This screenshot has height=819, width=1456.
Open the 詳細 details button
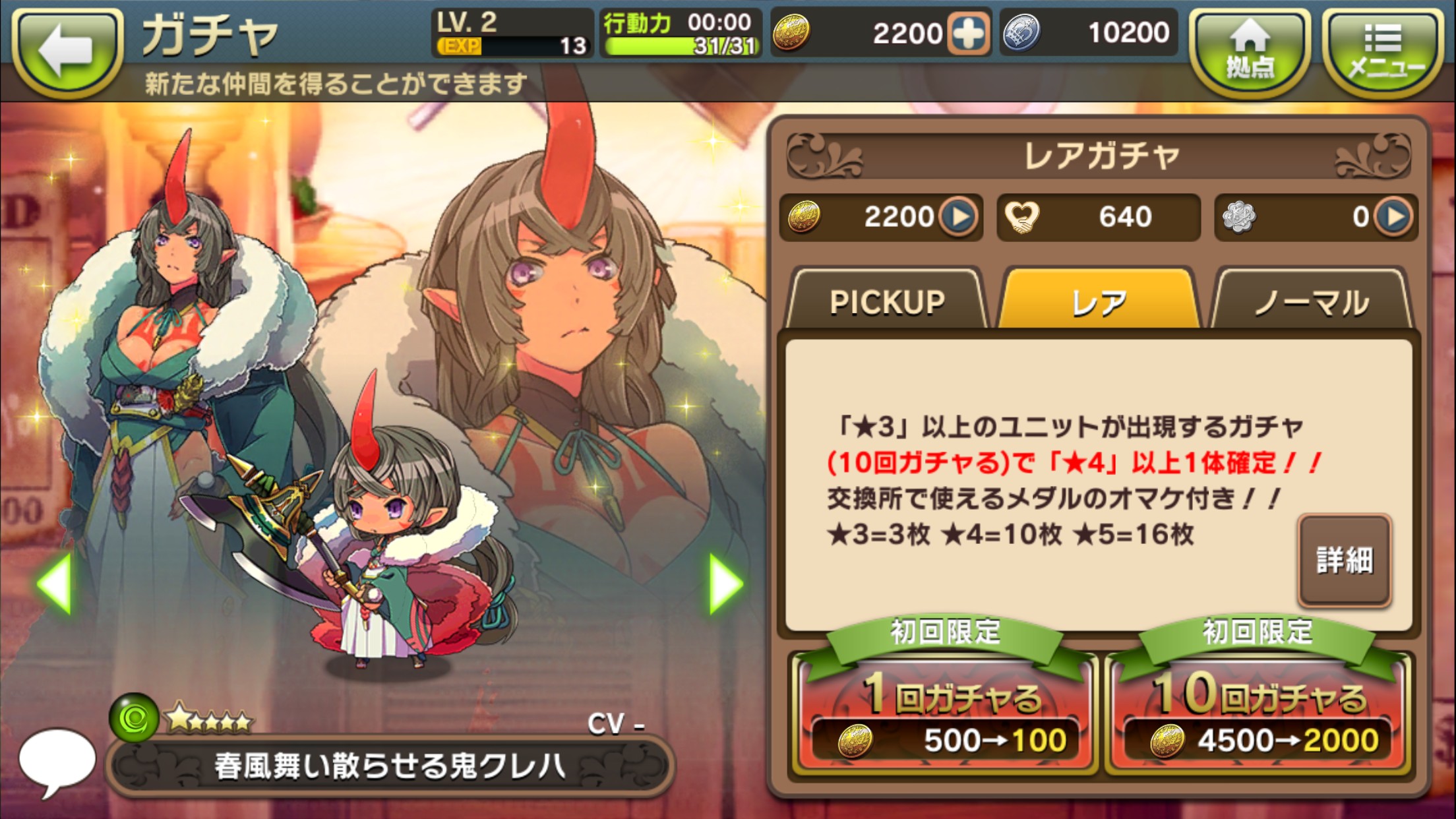coord(1345,561)
